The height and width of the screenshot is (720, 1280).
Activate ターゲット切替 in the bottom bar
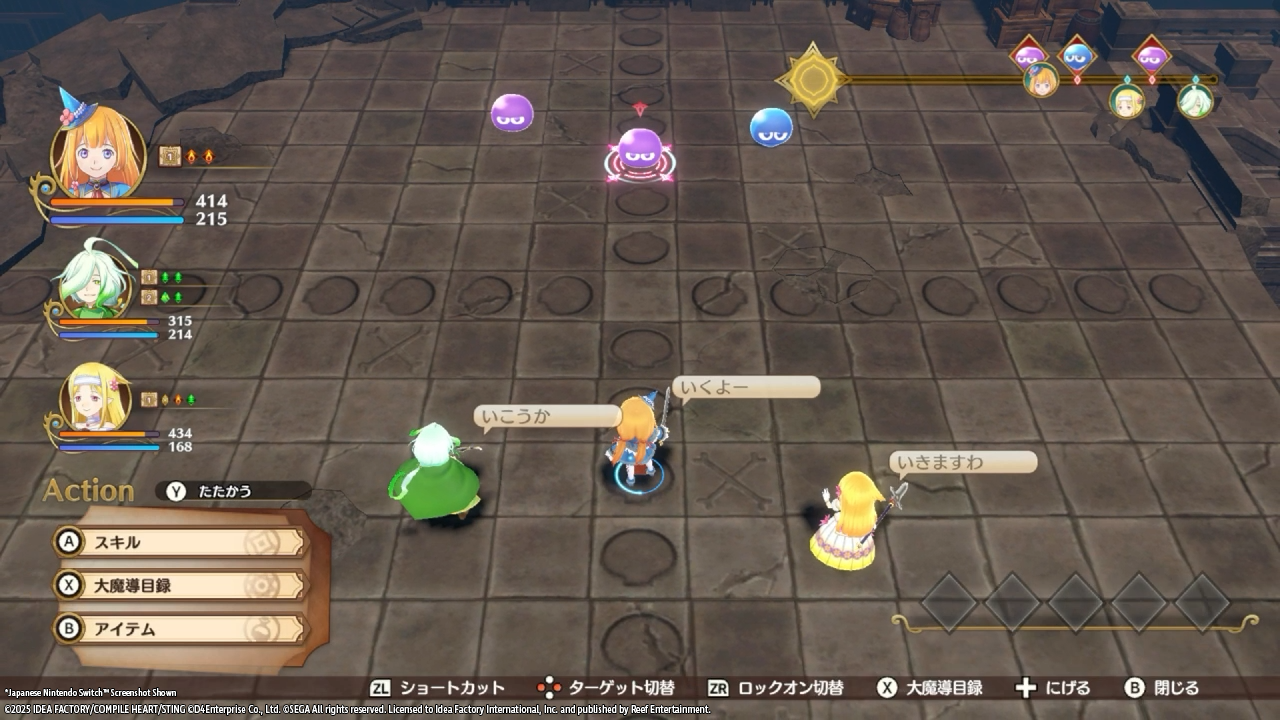[x=606, y=688]
